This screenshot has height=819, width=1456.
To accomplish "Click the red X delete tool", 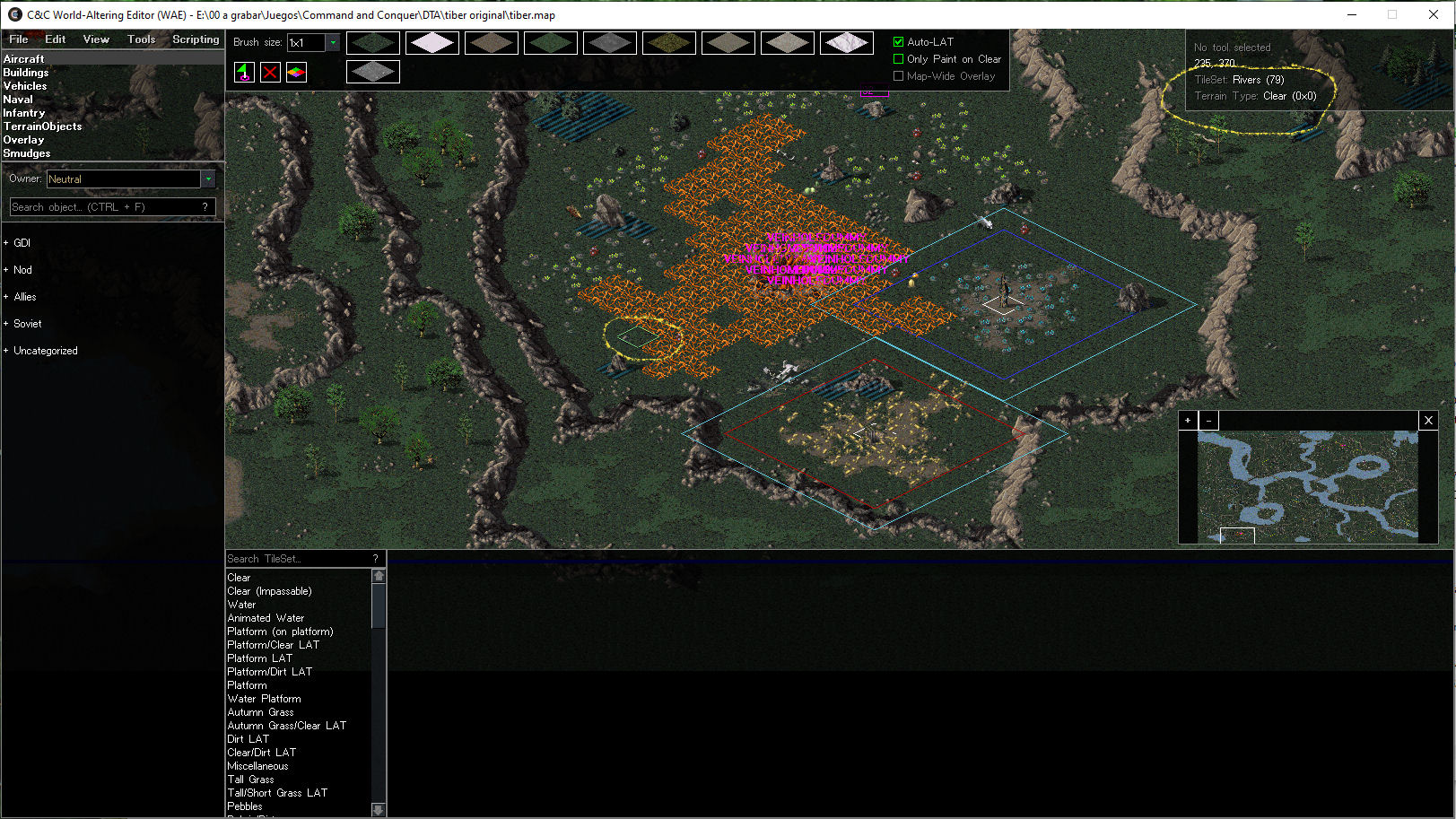I will pyautogui.click(x=270, y=73).
